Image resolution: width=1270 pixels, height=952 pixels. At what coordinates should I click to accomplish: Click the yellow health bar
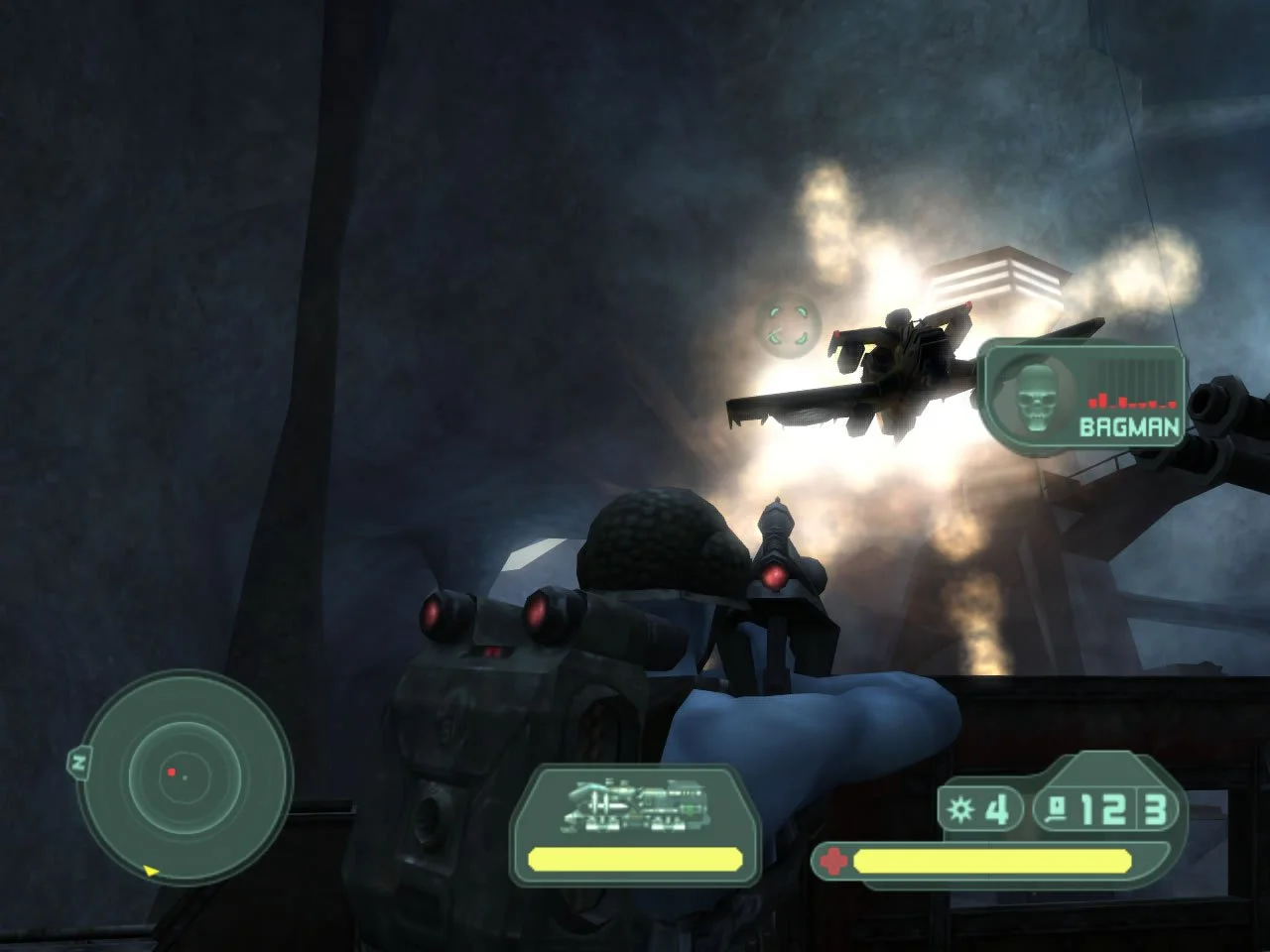[x=992, y=859]
